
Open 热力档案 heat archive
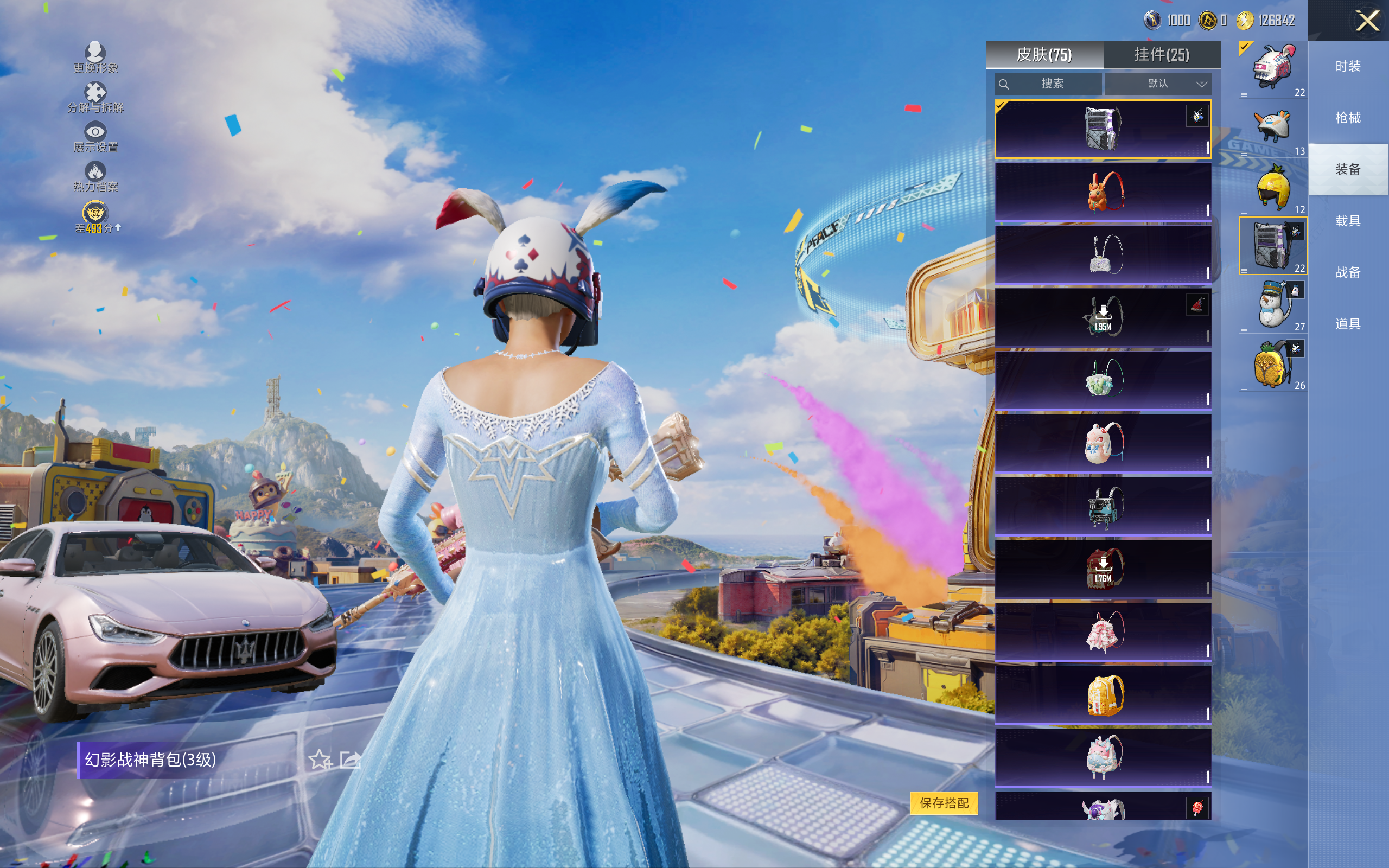pyautogui.click(x=95, y=176)
